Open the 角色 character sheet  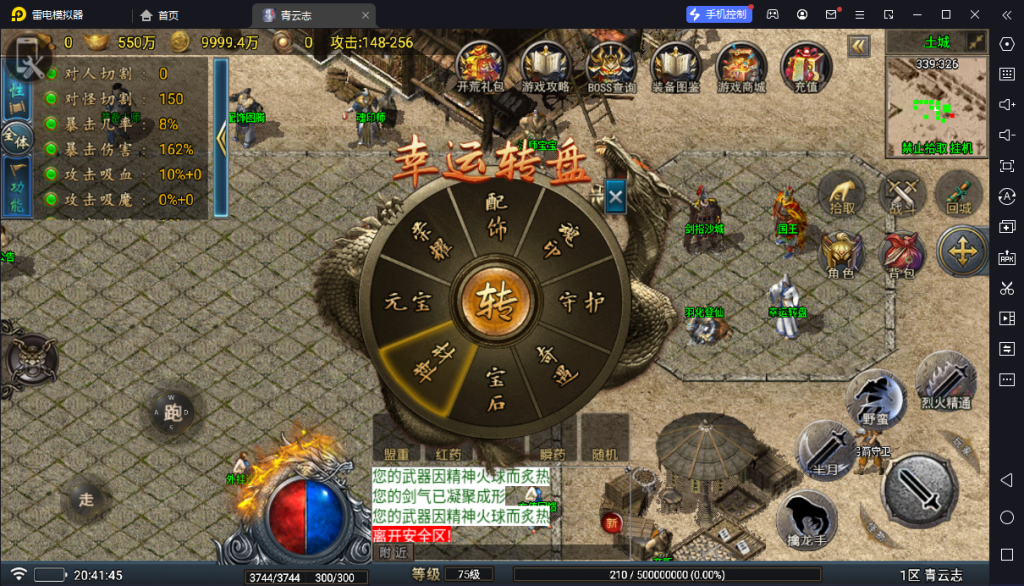841,257
